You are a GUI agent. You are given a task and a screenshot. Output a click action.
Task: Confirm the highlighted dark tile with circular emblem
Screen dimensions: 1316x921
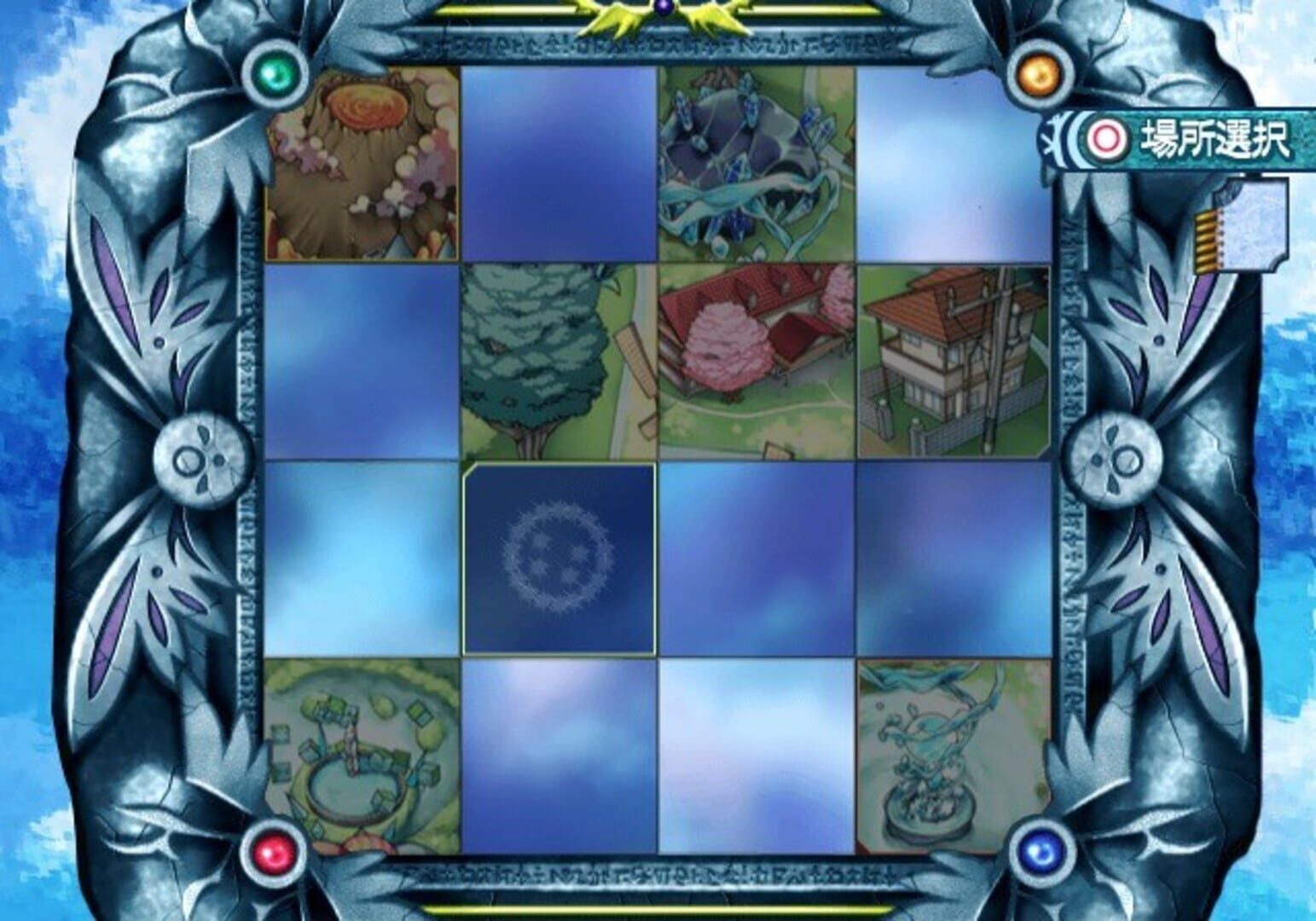point(559,559)
